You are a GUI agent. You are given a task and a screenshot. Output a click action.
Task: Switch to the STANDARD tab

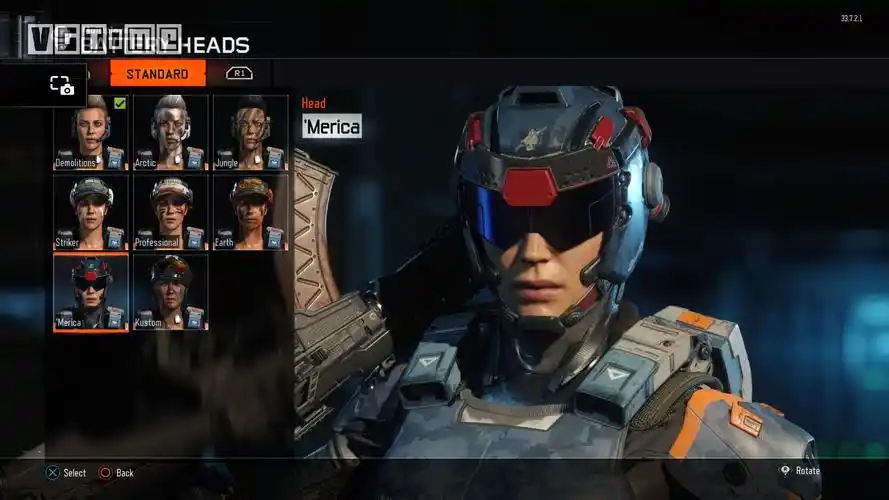pyautogui.click(x=157, y=74)
